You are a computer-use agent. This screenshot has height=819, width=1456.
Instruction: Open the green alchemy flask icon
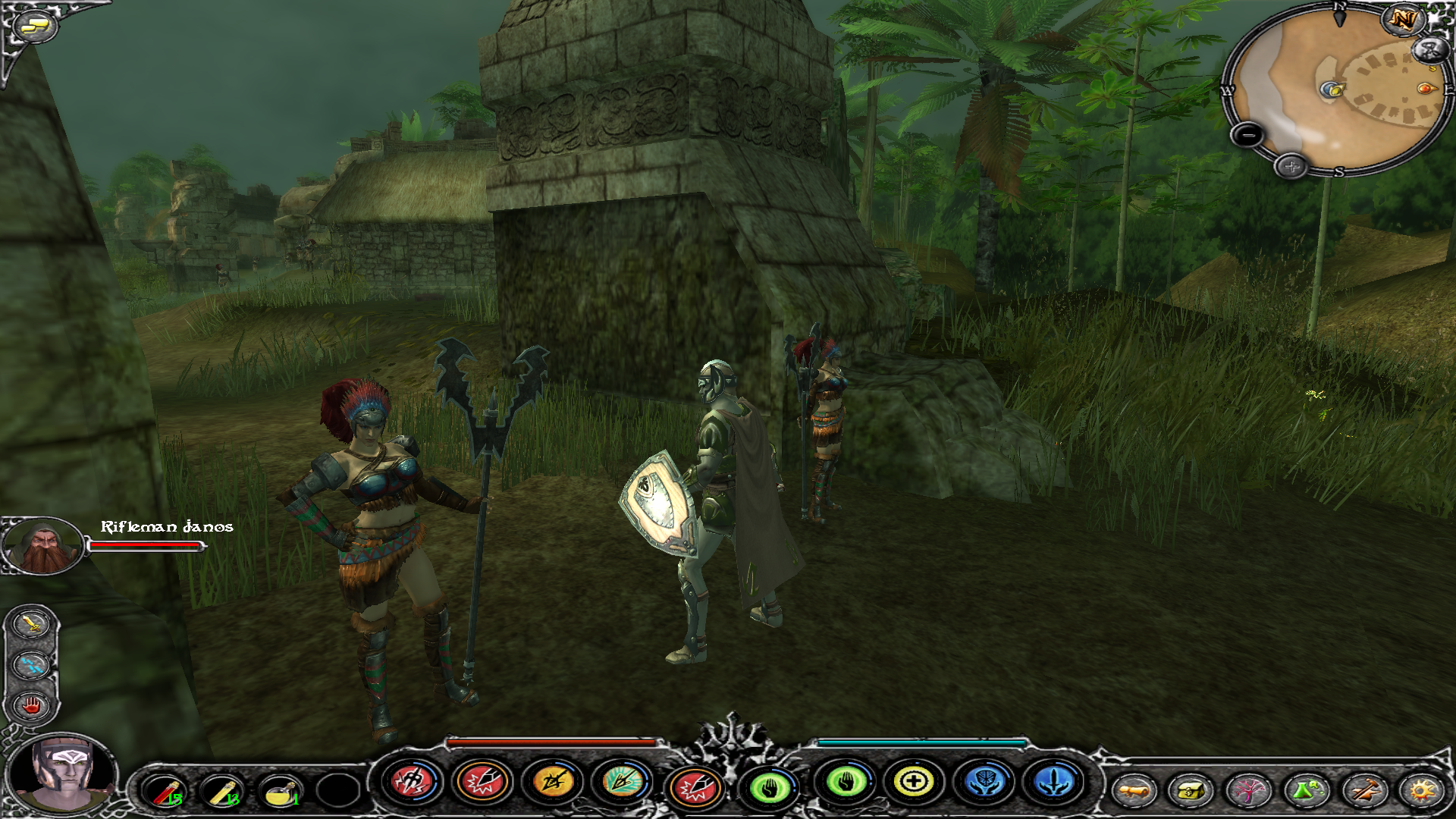pos(1306,792)
